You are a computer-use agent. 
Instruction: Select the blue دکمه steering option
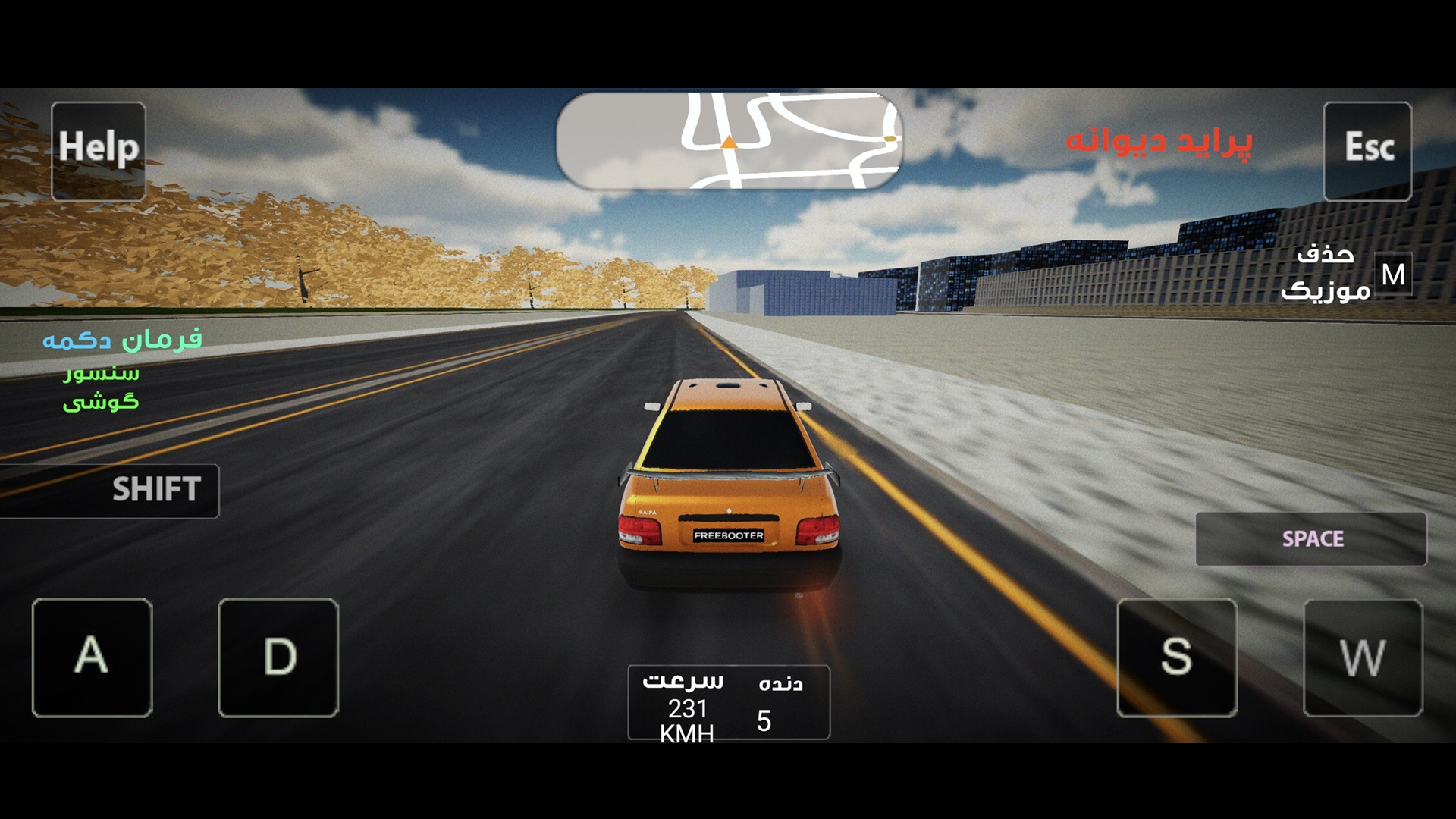click(77, 340)
